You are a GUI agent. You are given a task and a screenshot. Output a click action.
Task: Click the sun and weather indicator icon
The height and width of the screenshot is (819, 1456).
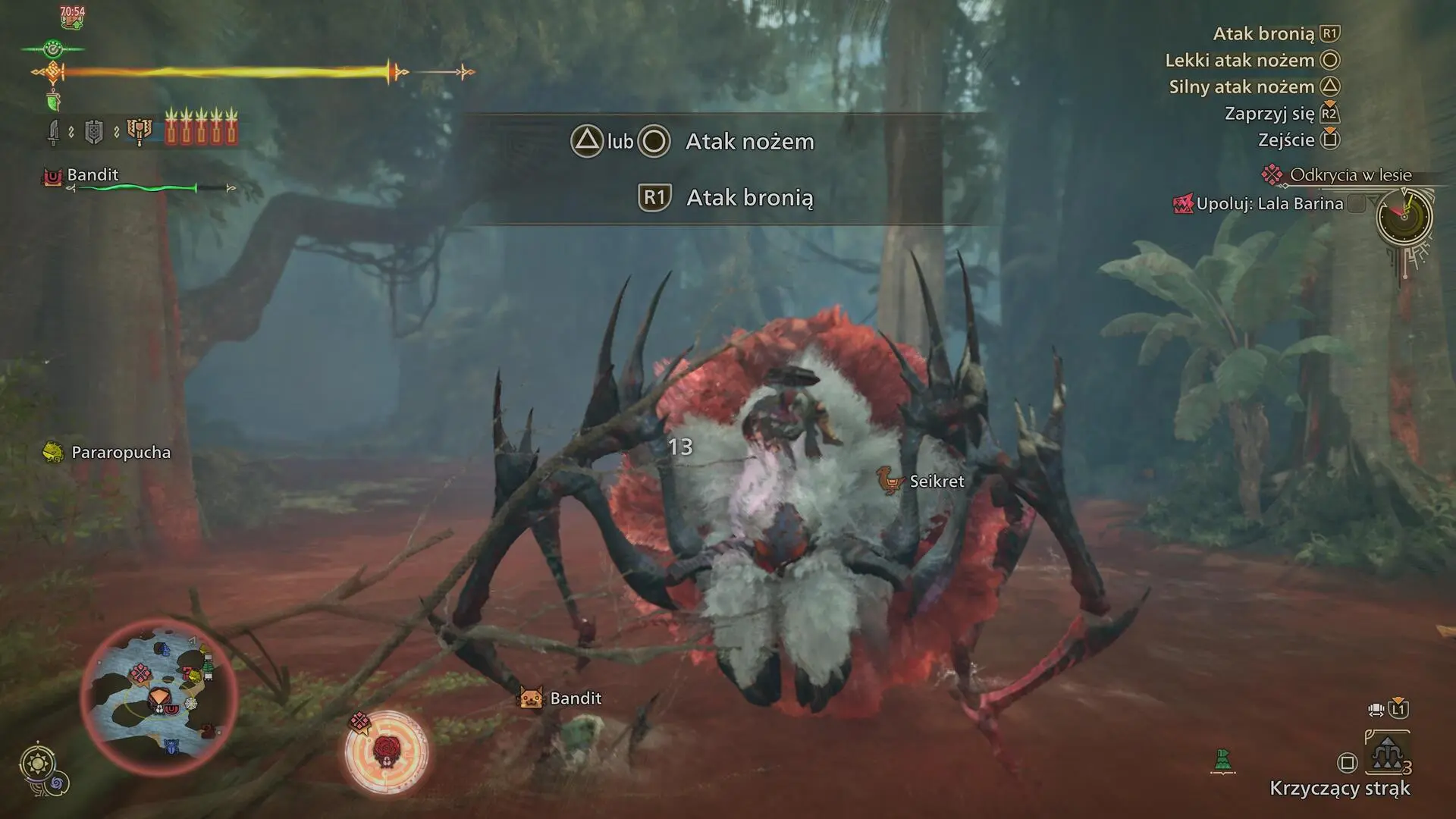click(x=37, y=763)
